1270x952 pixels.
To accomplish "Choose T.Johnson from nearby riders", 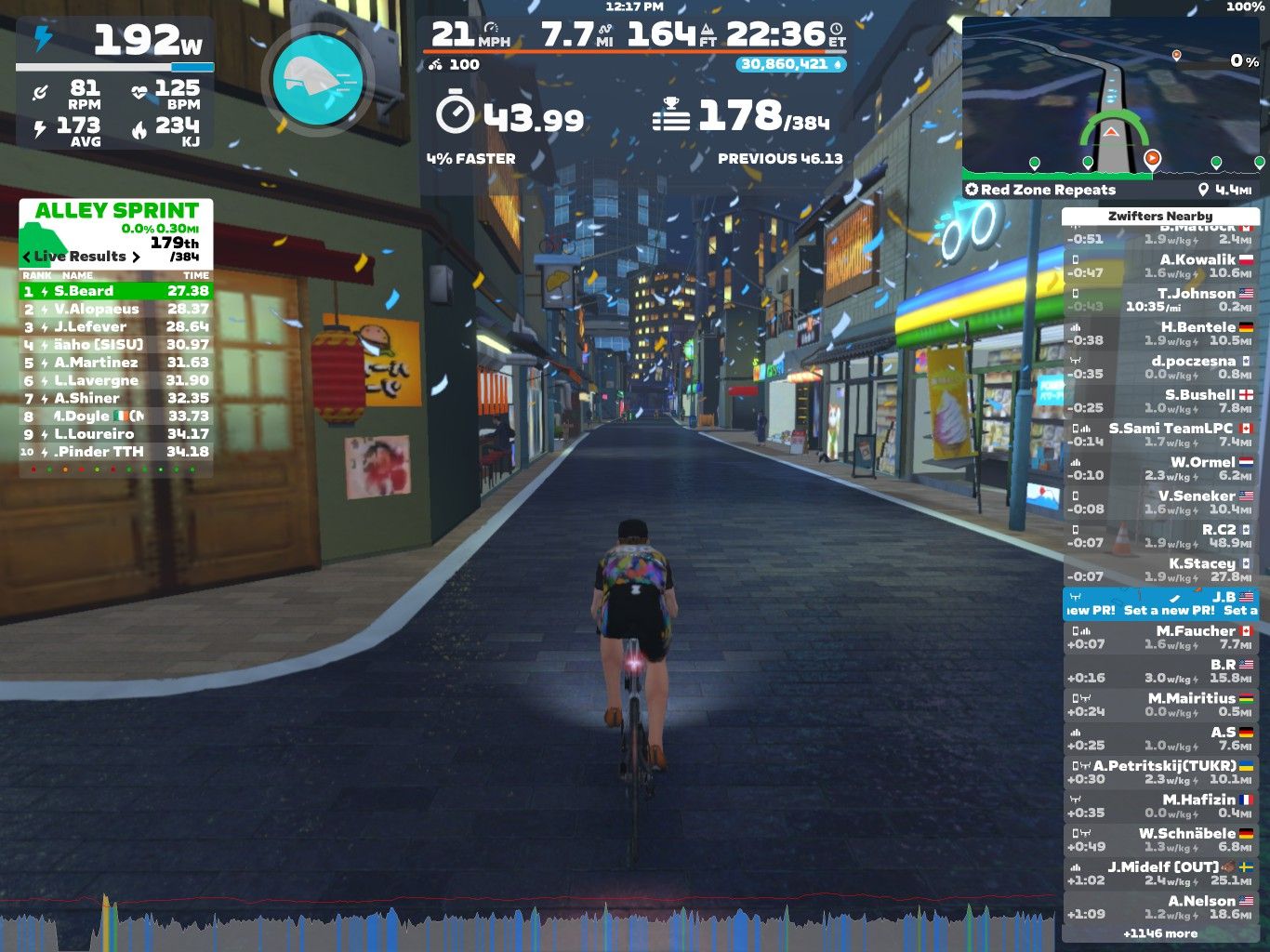I will click(1160, 299).
